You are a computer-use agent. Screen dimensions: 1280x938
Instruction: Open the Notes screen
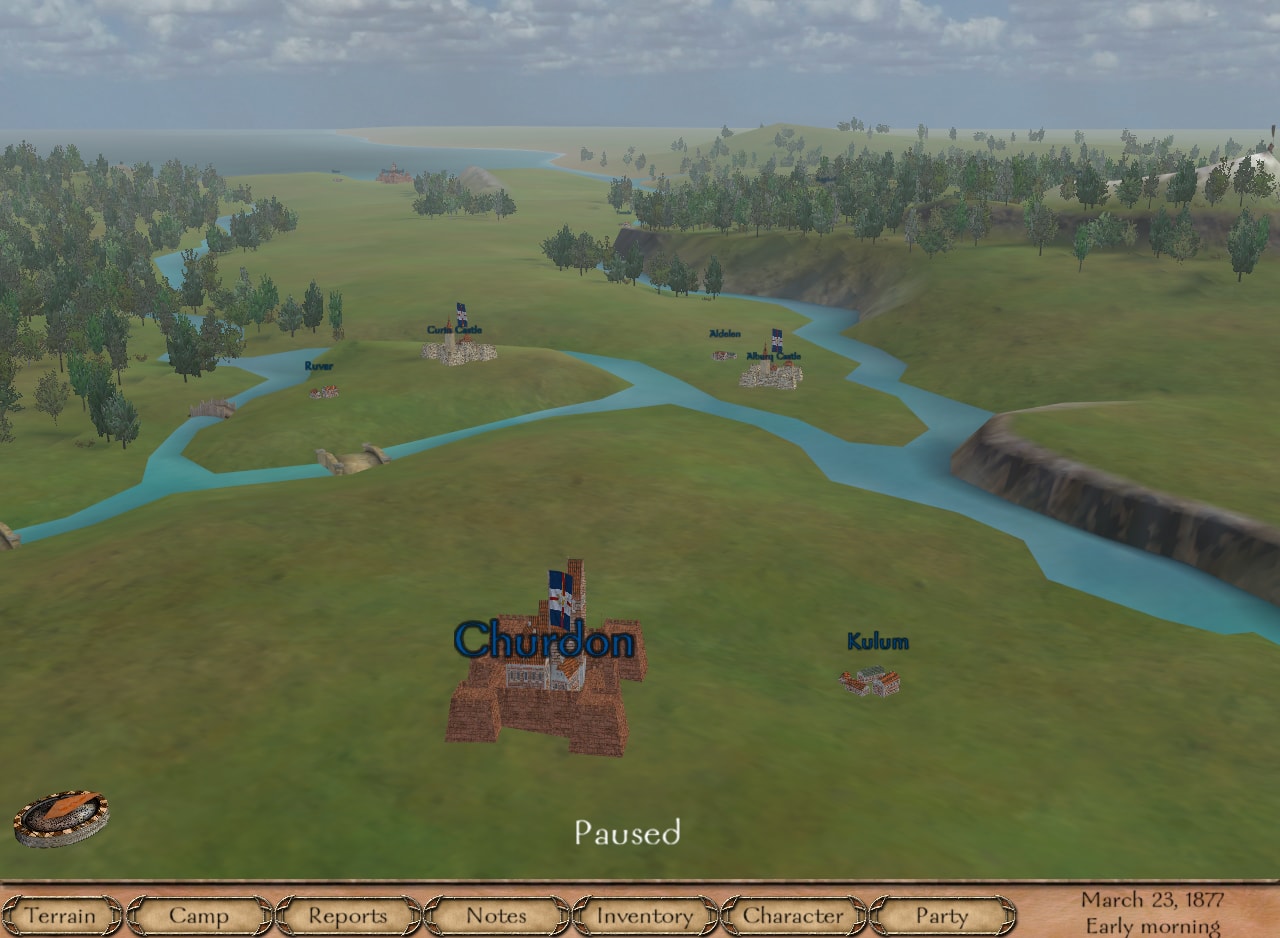tap(496, 916)
